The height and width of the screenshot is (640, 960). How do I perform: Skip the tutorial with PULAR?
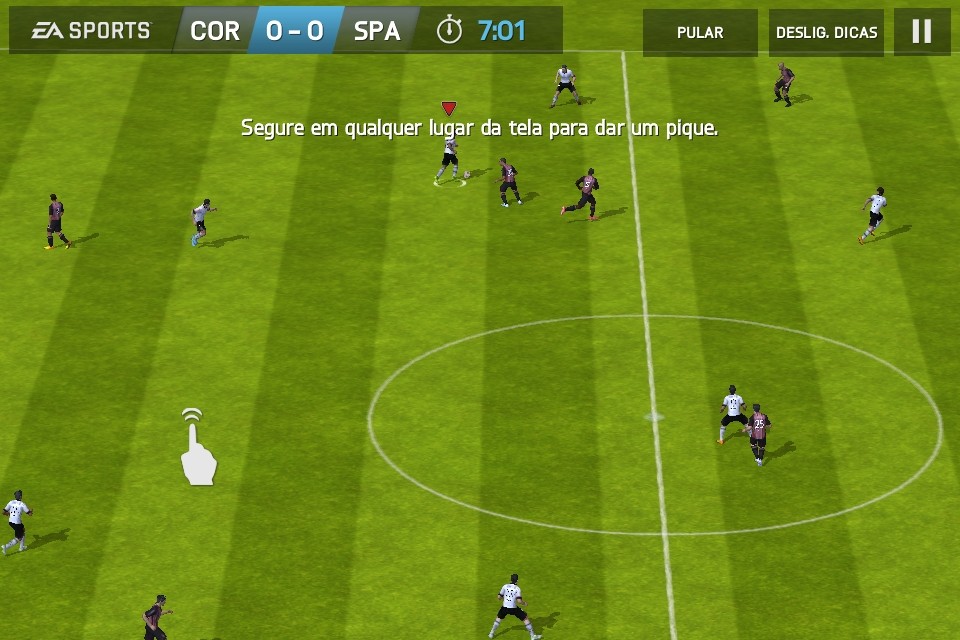pyautogui.click(x=700, y=32)
